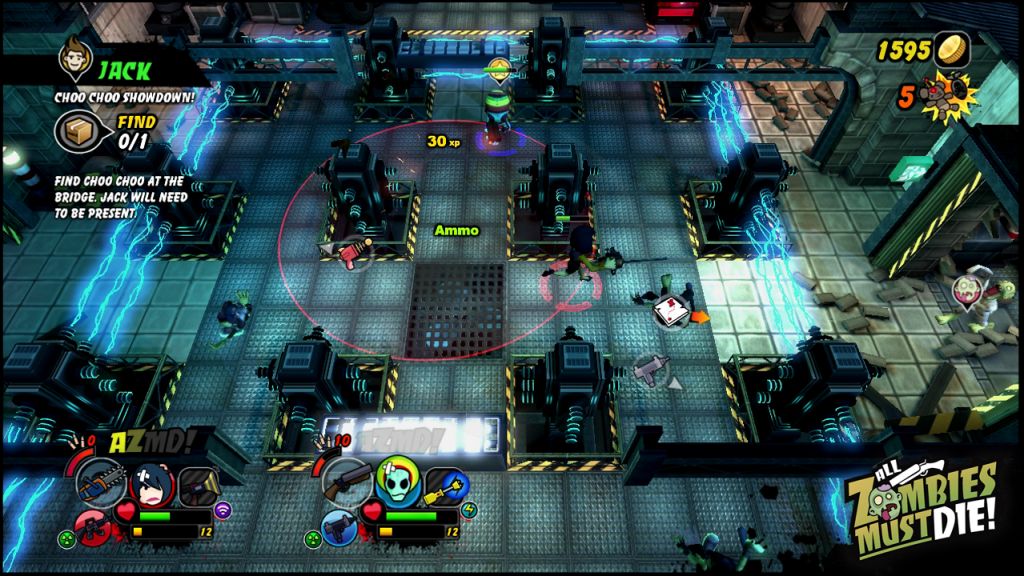Click Jack's portrait in the quest tracker
The width and height of the screenshot is (1024, 576).
pyautogui.click(x=73, y=58)
